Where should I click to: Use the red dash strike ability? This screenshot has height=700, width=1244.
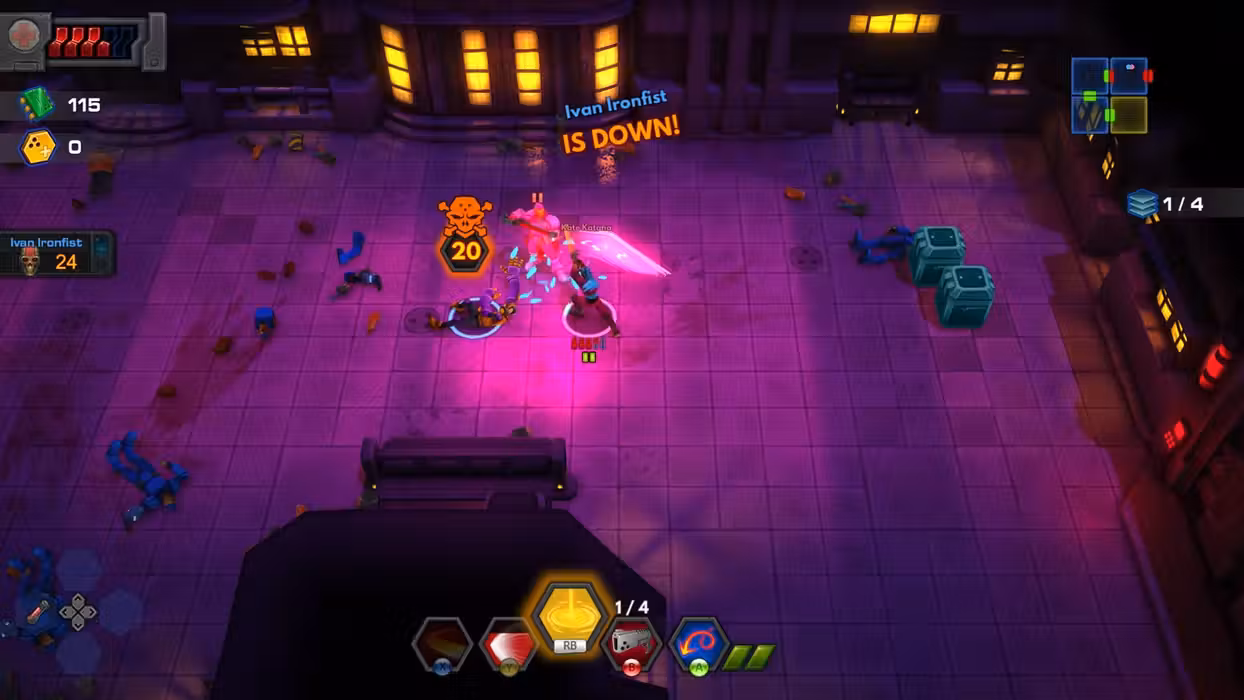(x=508, y=643)
